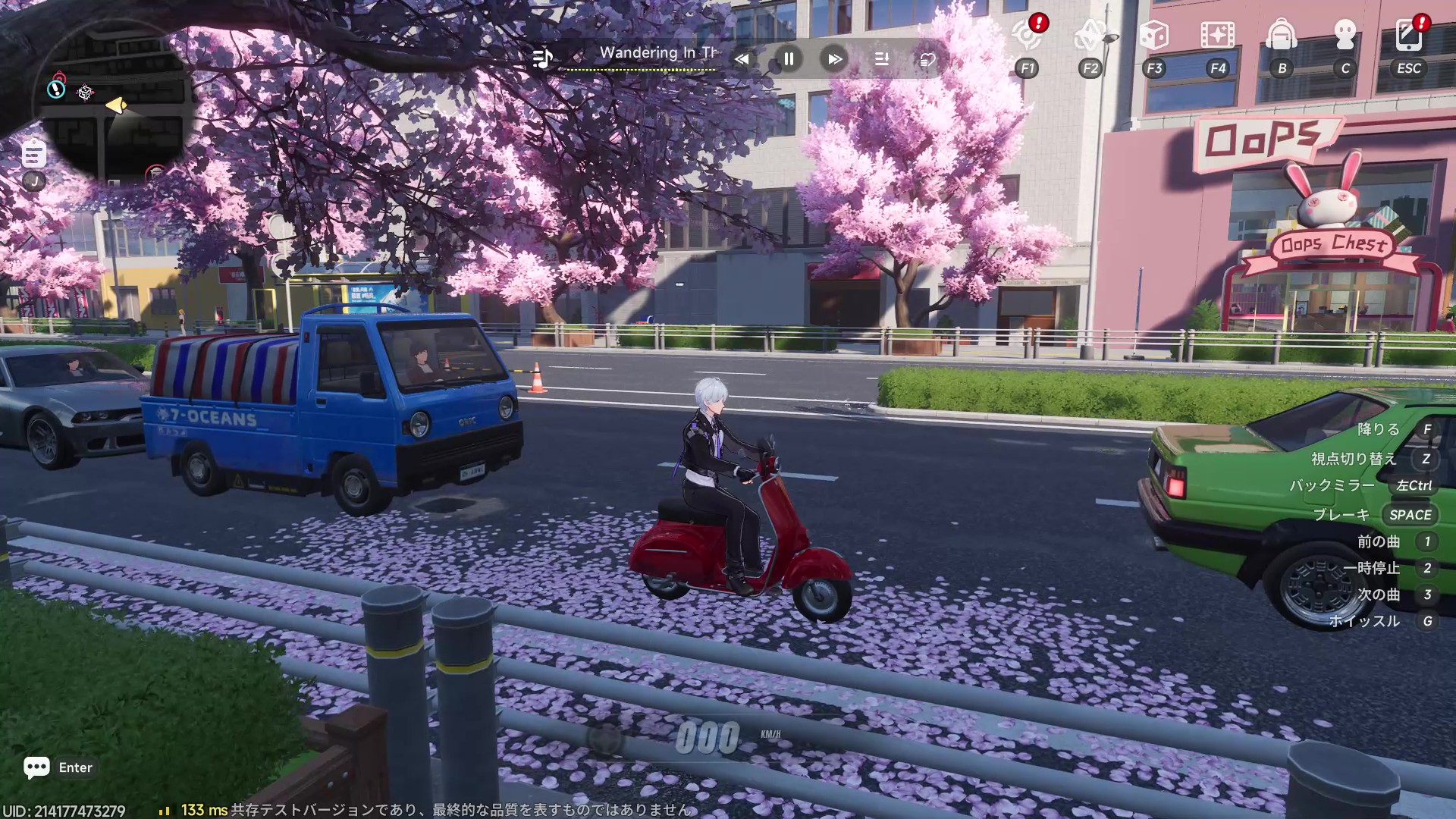Open the character menu figure icon

[1345, 35]
